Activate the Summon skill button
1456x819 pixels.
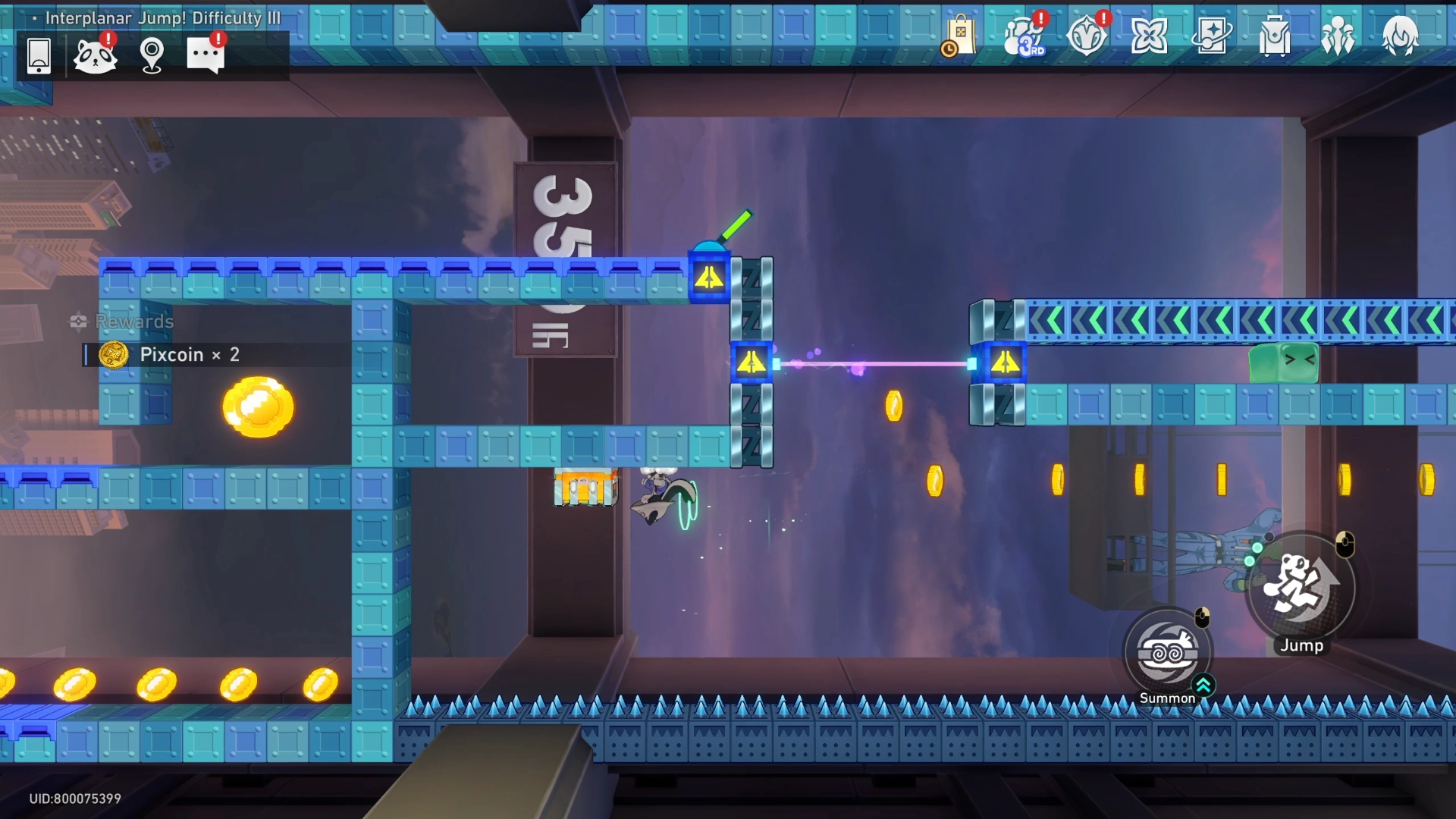point(1168,654)
